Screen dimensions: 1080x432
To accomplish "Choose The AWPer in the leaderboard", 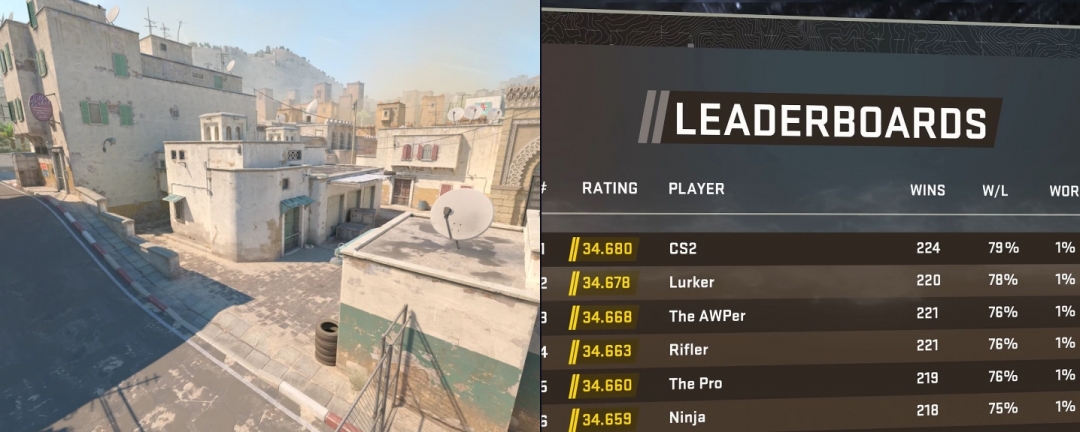I will [x=706, y=316].
